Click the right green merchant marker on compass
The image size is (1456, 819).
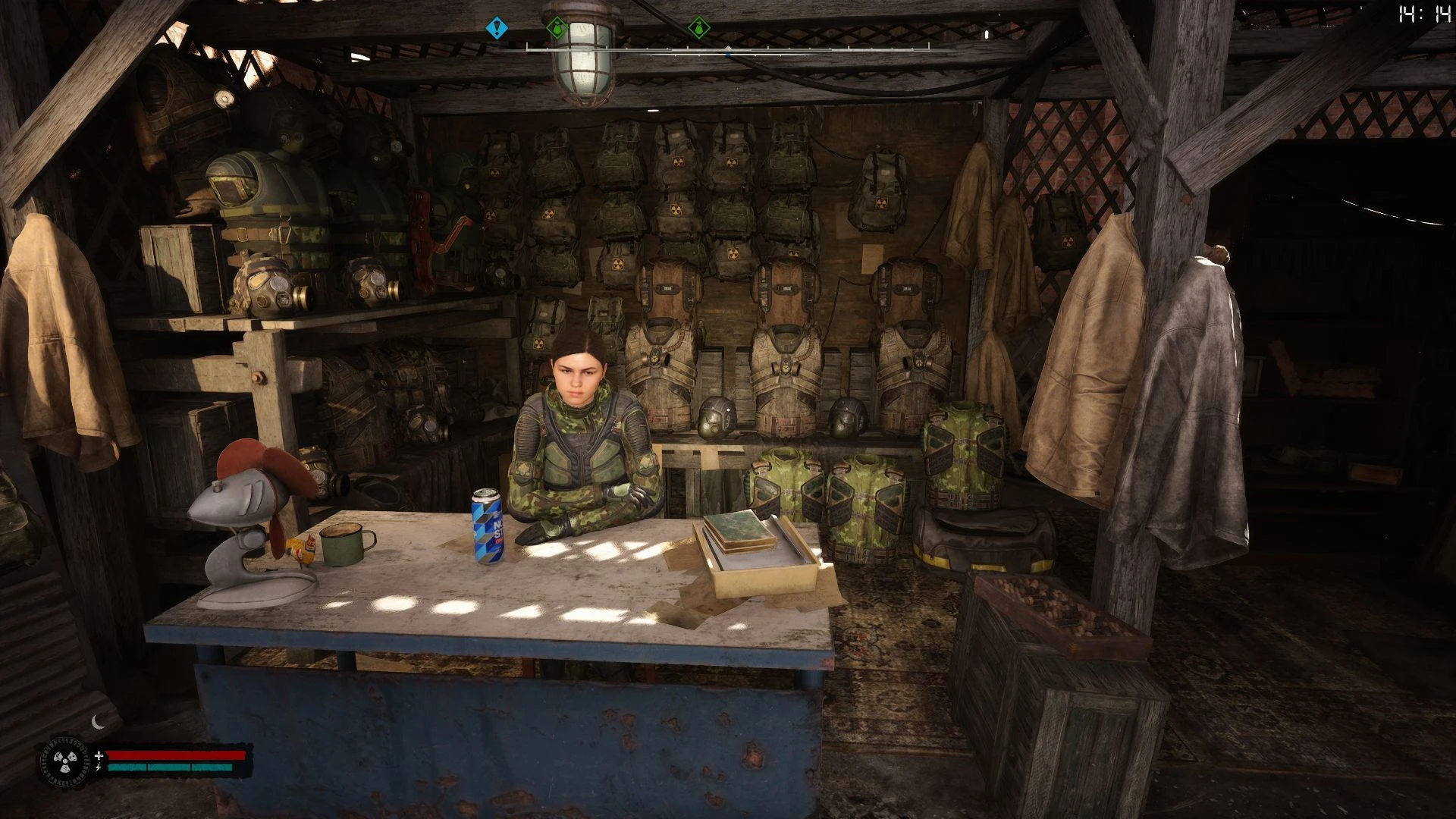tap(698, 27)
